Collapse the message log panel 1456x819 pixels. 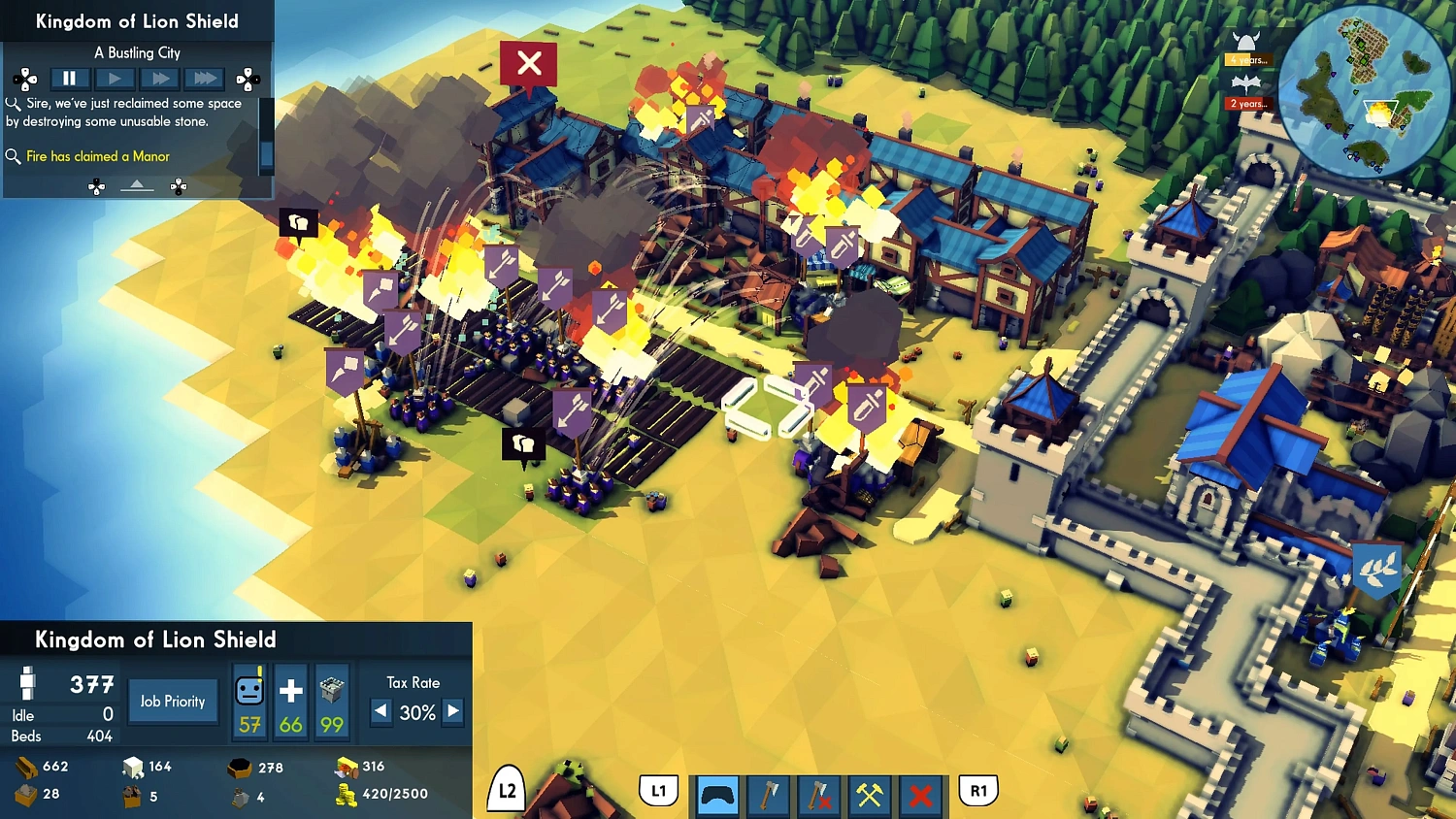[137, 184]
